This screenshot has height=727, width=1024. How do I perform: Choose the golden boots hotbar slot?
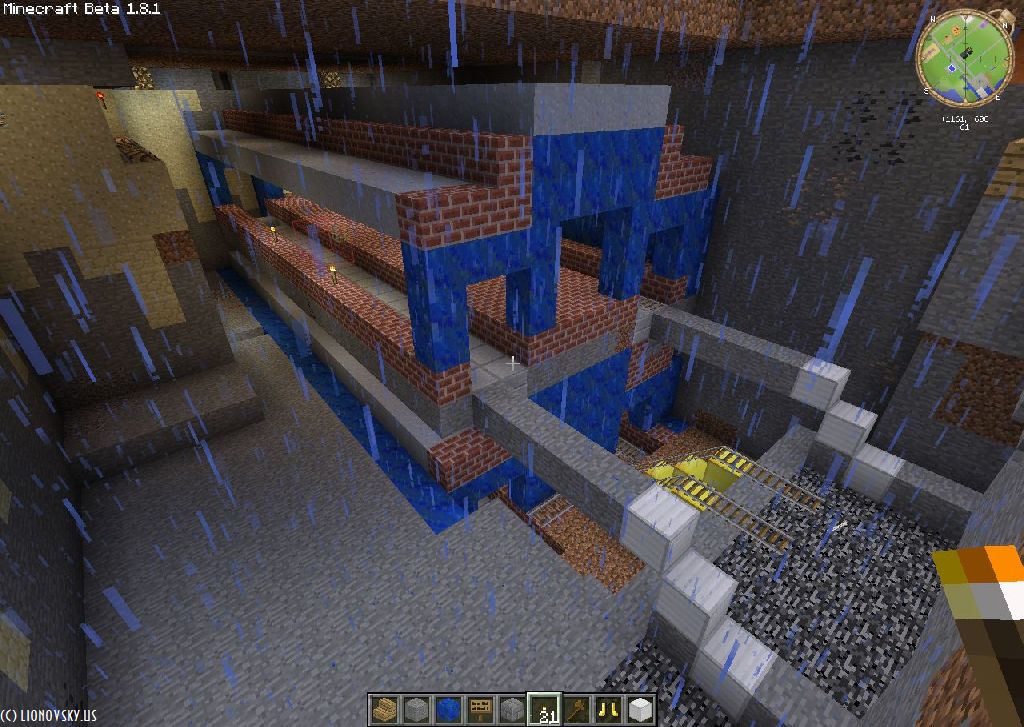[608, 709]
